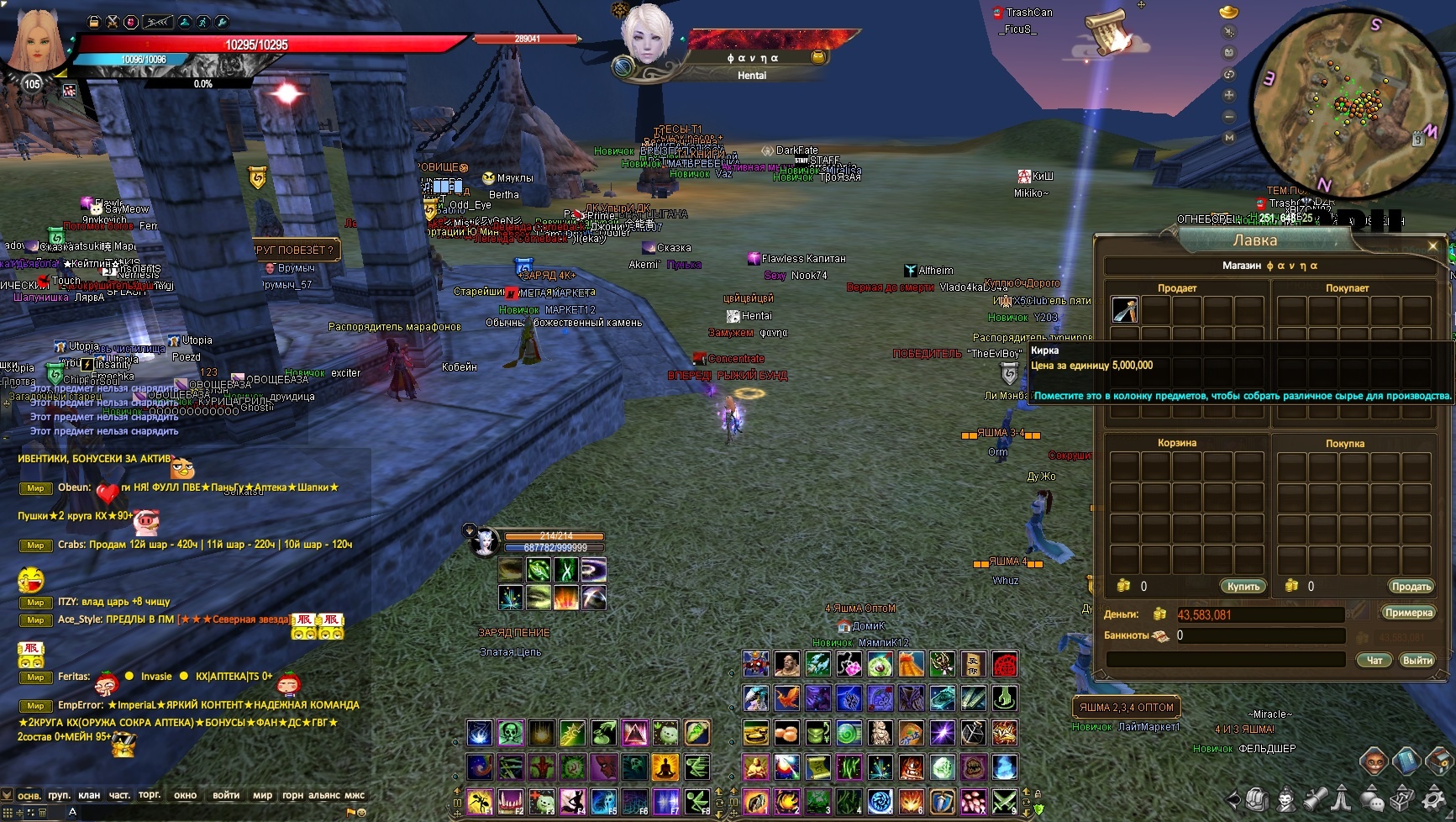Click the target's portrait named Hentai
The width and height of the screenshot is (1456, 822).
click(647, 35)
